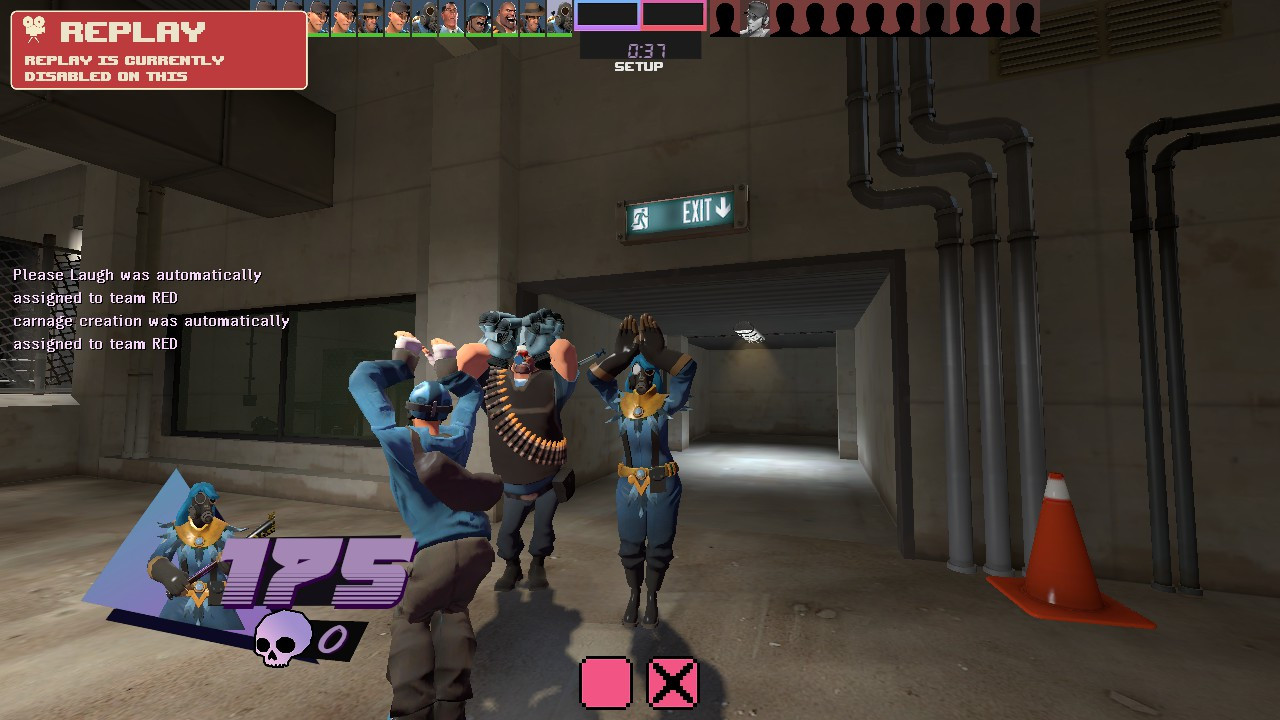Screen dimensions: 1280x720
Task: Click the Medic portrait in the team roster
Action: 451,16
